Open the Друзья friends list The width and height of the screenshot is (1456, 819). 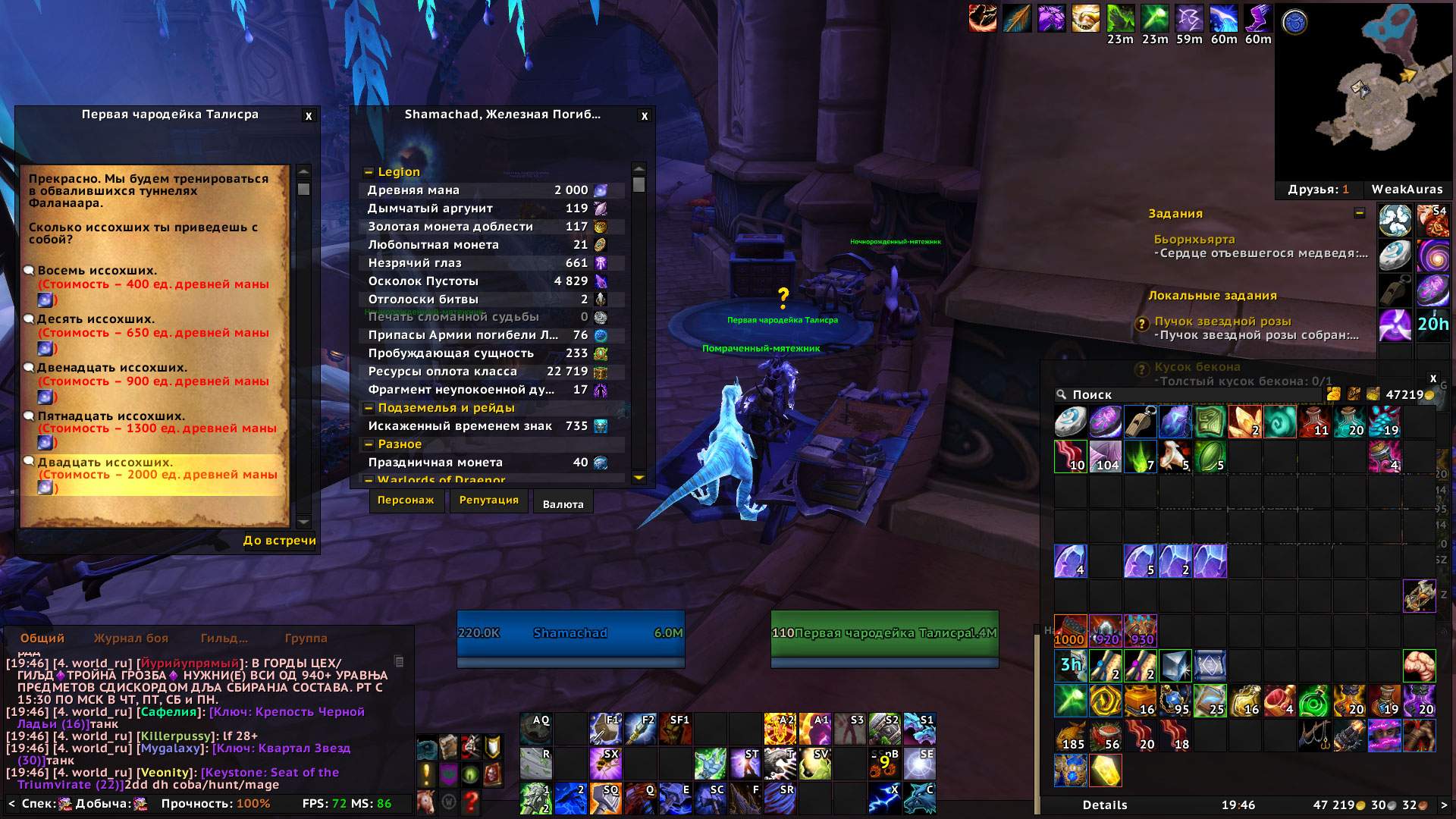tap(1318, 190)
